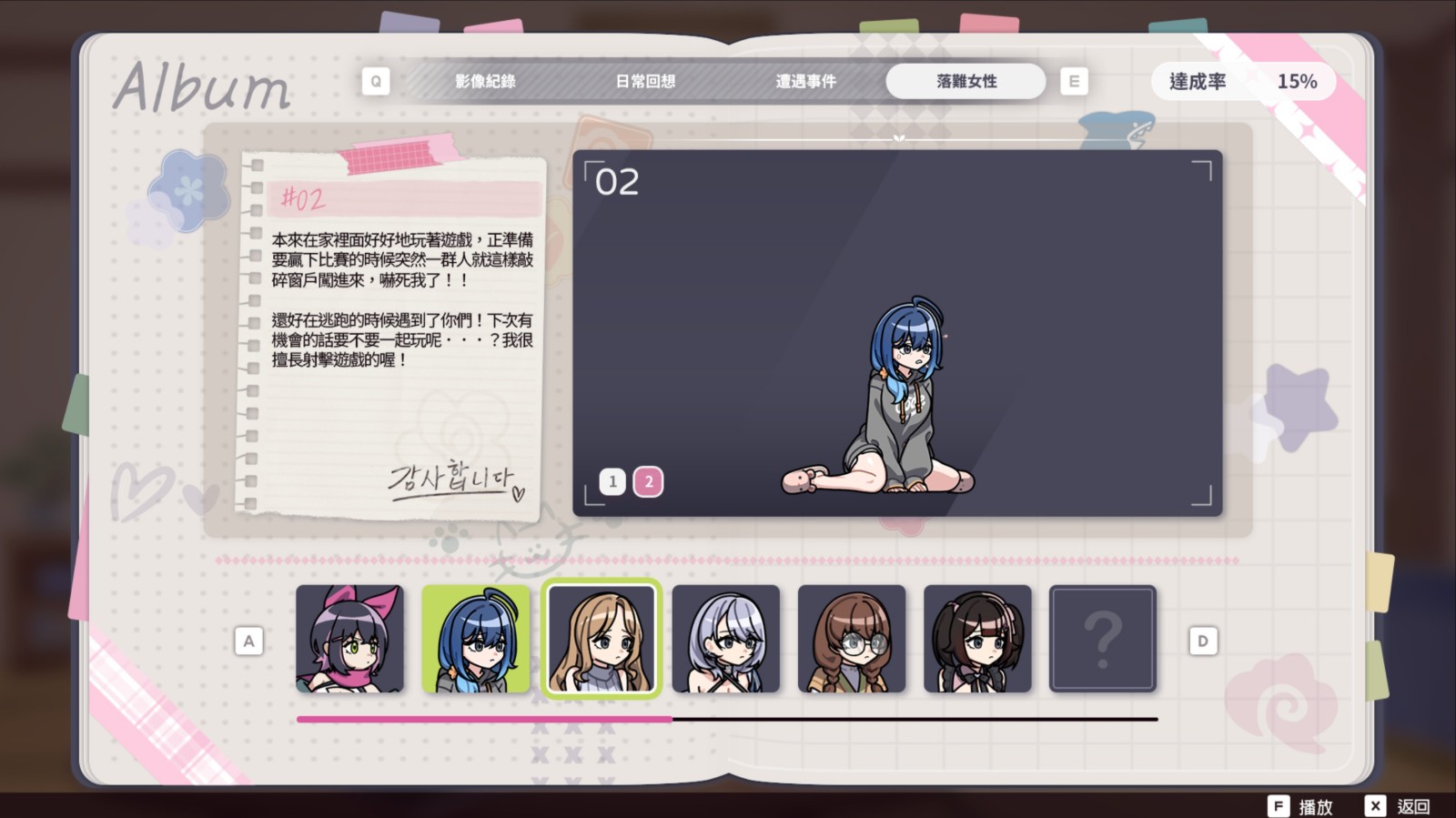1456x818 pixels.
Task: Select the pink cat-ear girl thumbnail
Action: (x=350, y=638)
